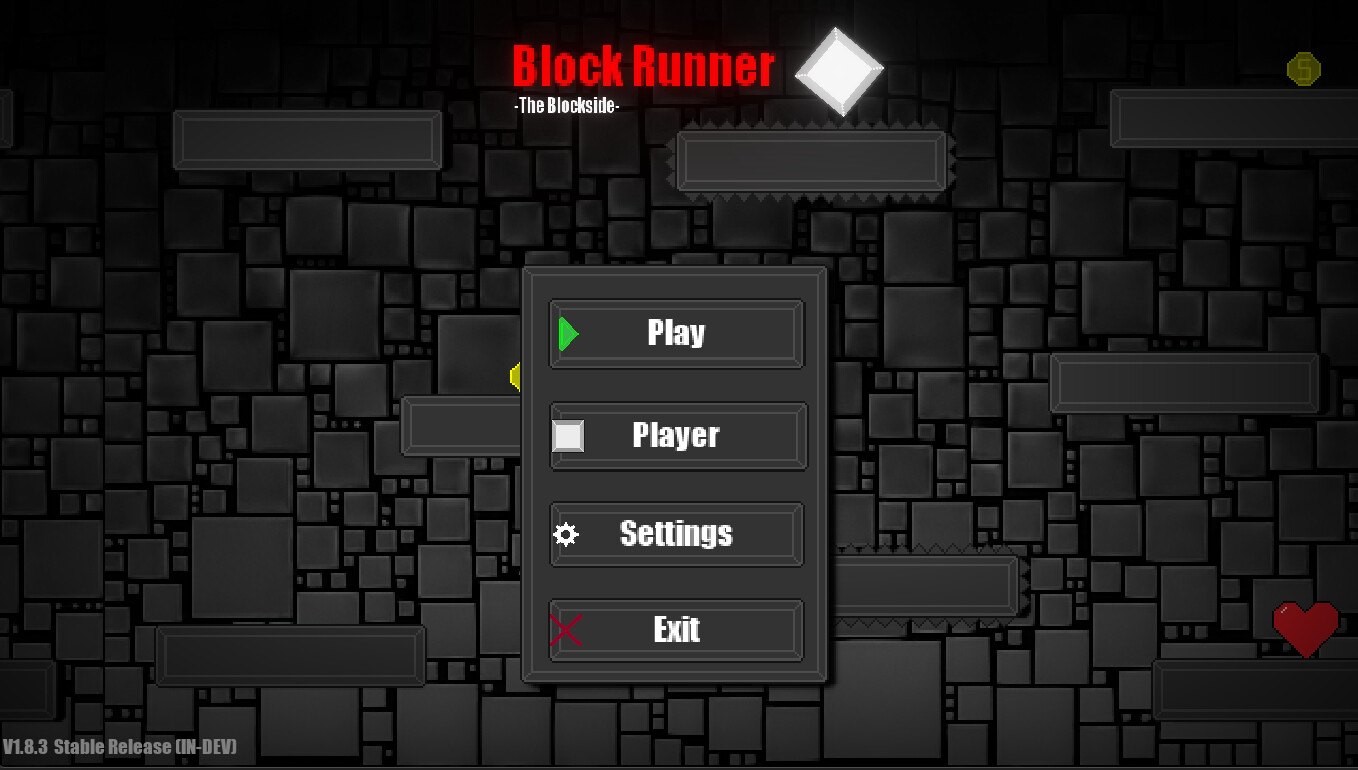Image resolution: width=1358 pixels, height=770 pixels.
Task: Click the yellow S coin in top right
Action: [1302, 70]
